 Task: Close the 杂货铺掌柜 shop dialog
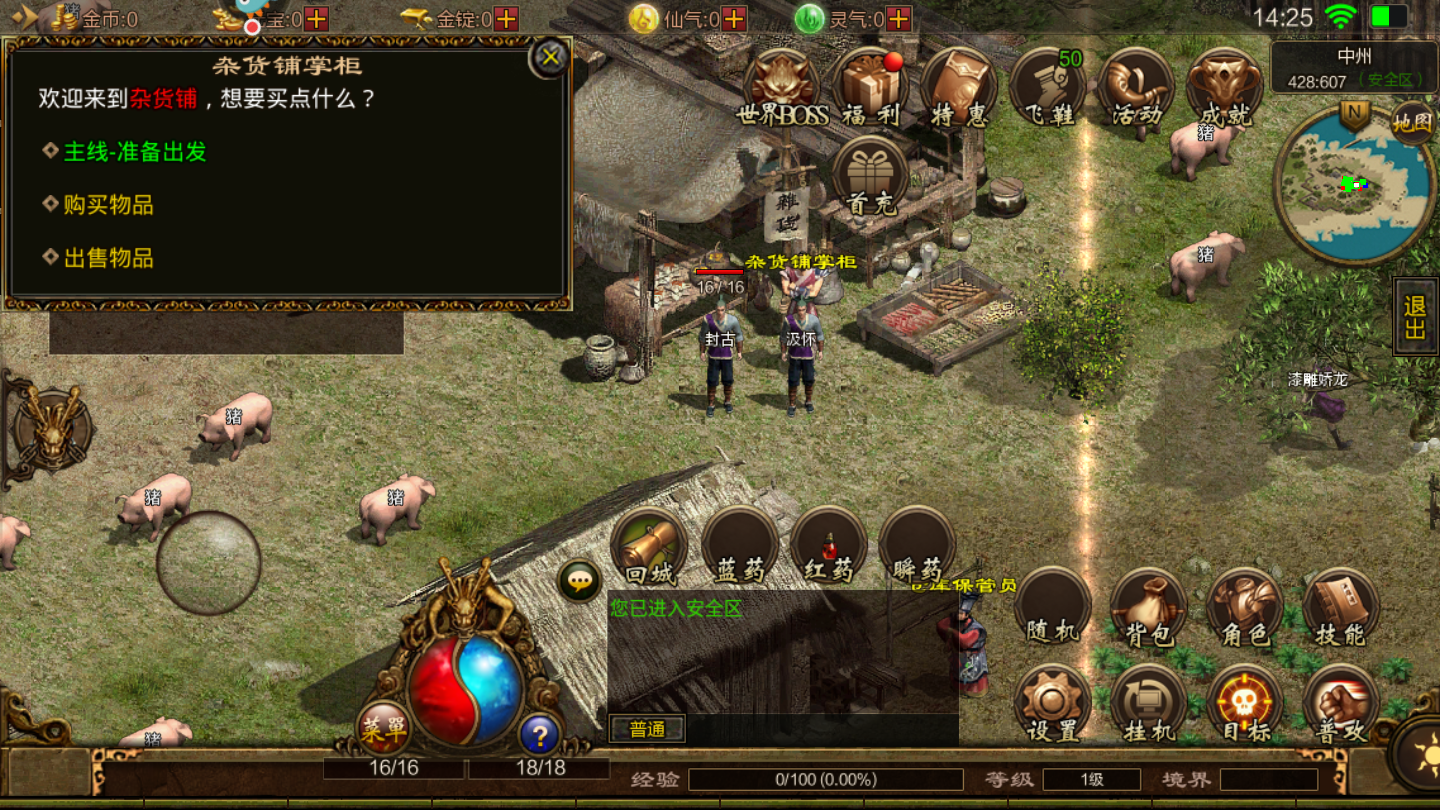click(x=550, y=58)
